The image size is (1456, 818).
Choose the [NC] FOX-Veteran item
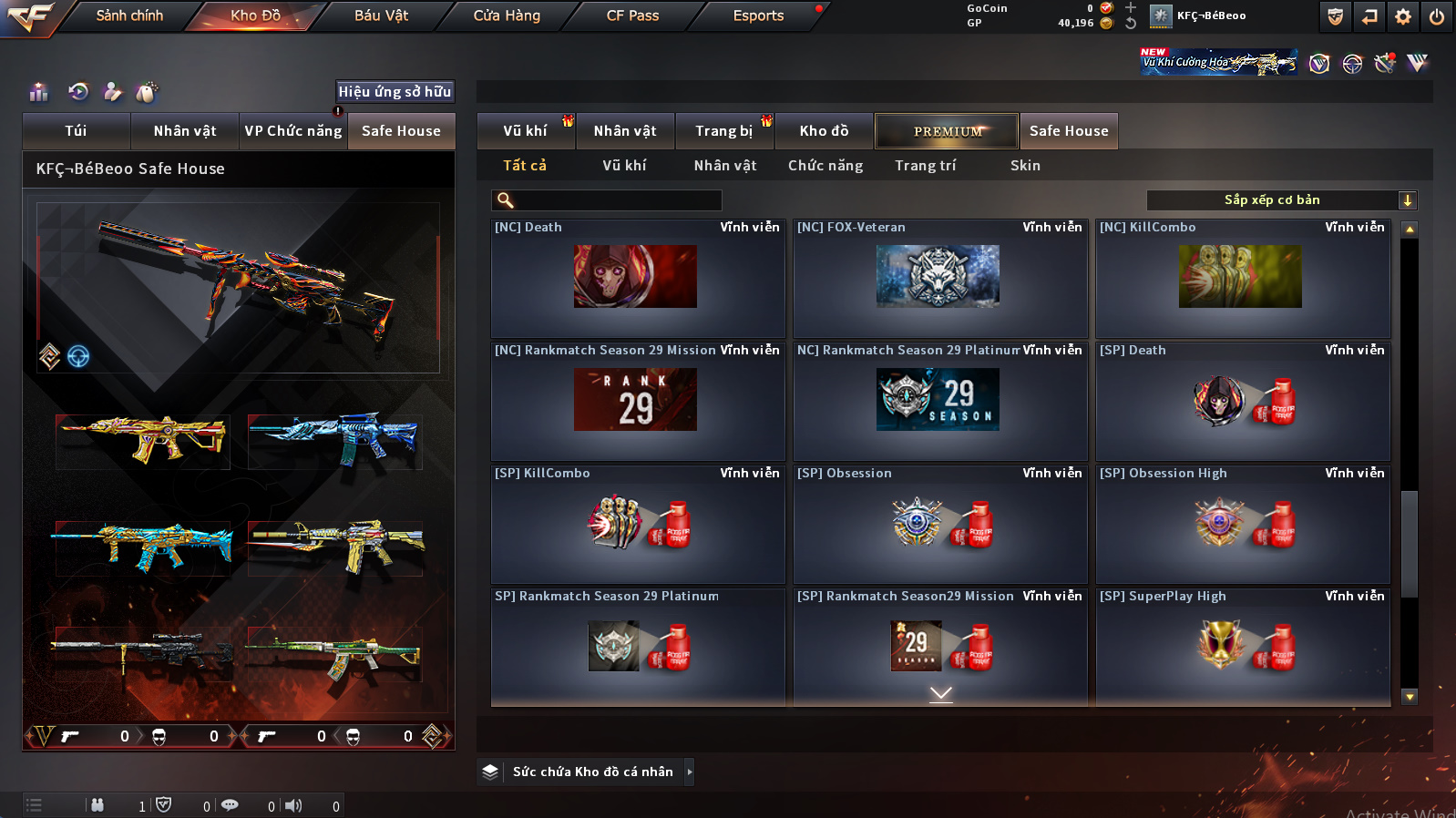(x=939, y=278)
